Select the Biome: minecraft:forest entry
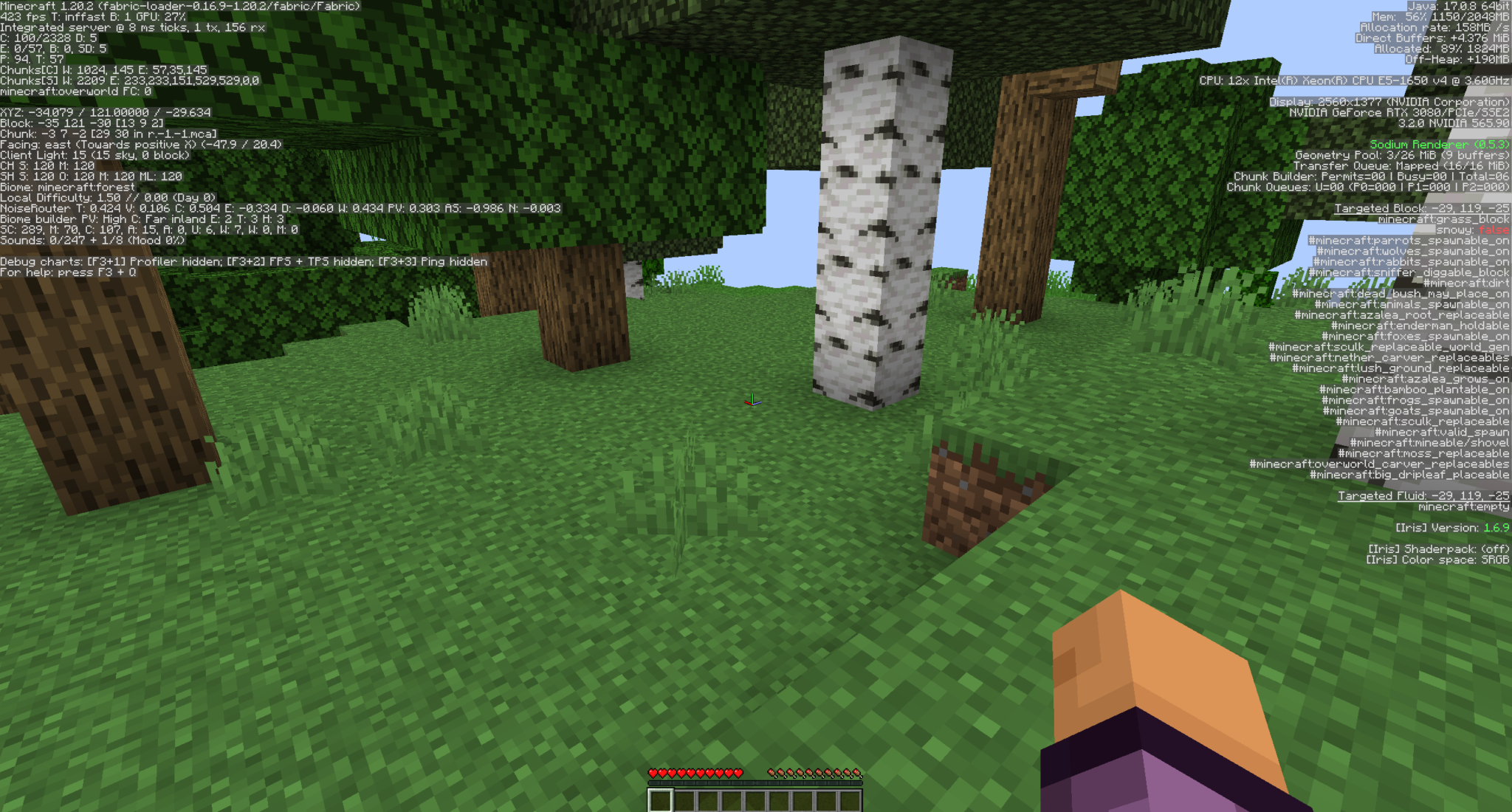Viewport: 1512px width, 812px height. click(69, 187)
